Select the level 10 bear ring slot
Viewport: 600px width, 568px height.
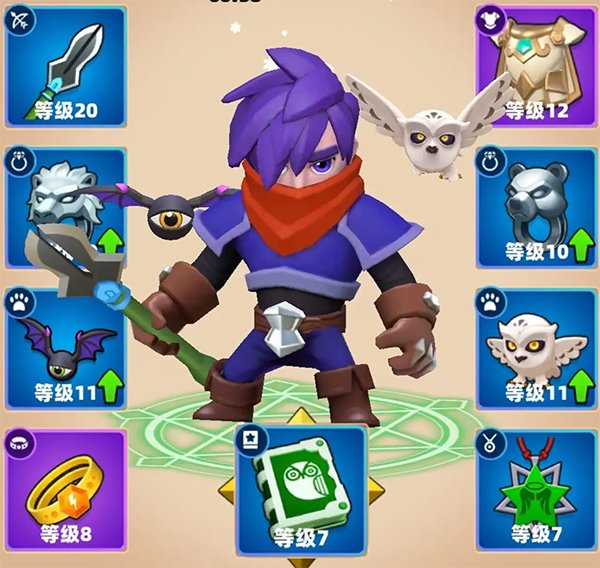click(x=536, y=206)
